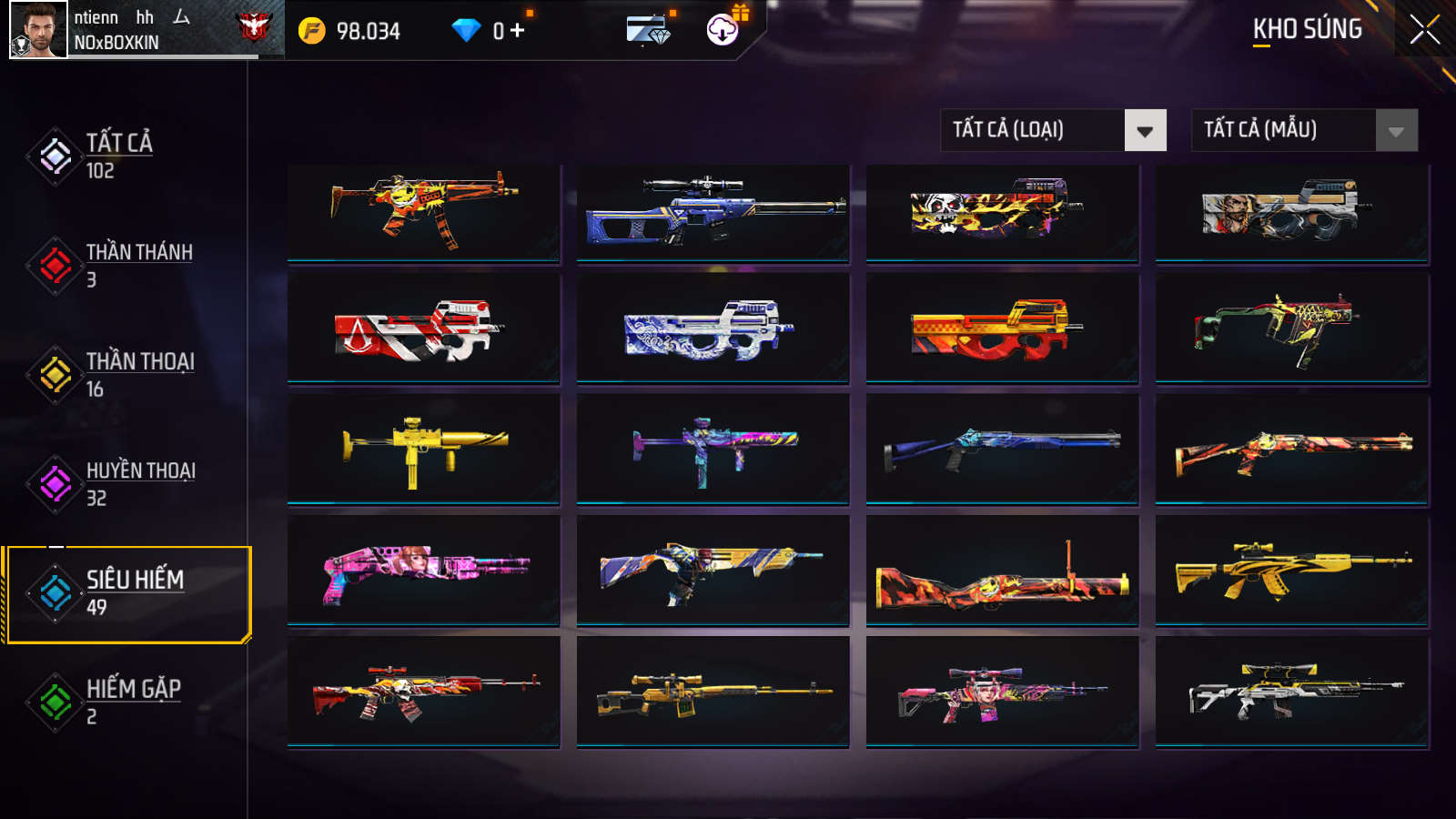Select the red and white P90 skin

(x=423, y=329)
